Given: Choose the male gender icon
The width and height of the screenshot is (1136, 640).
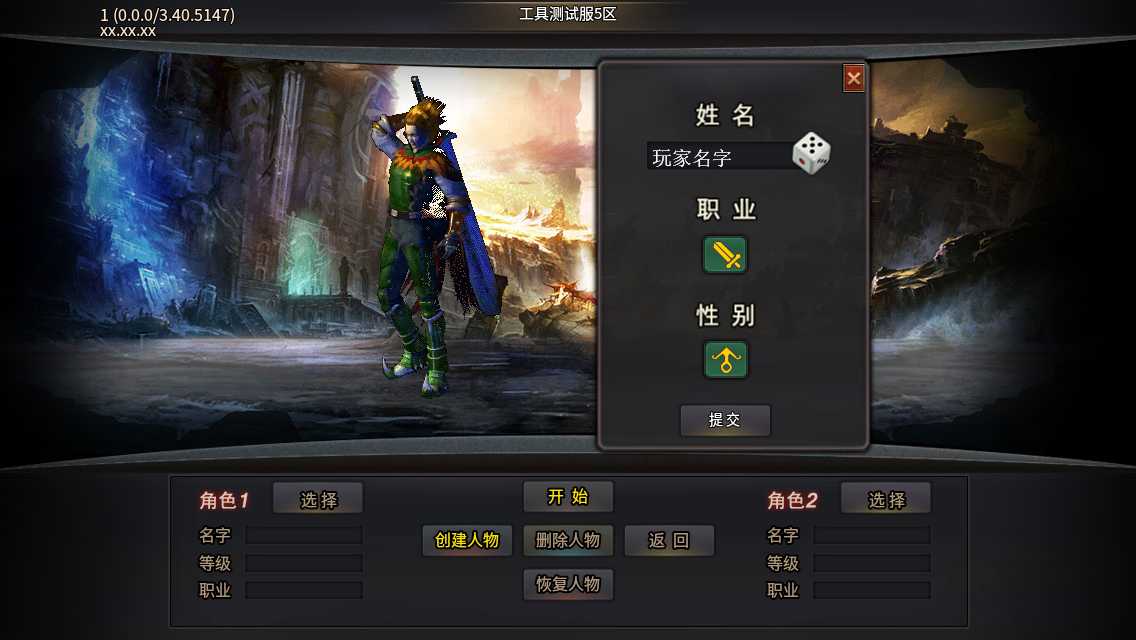Looking at the screenshot, I should pyautogui.click(x=725, y=360).
